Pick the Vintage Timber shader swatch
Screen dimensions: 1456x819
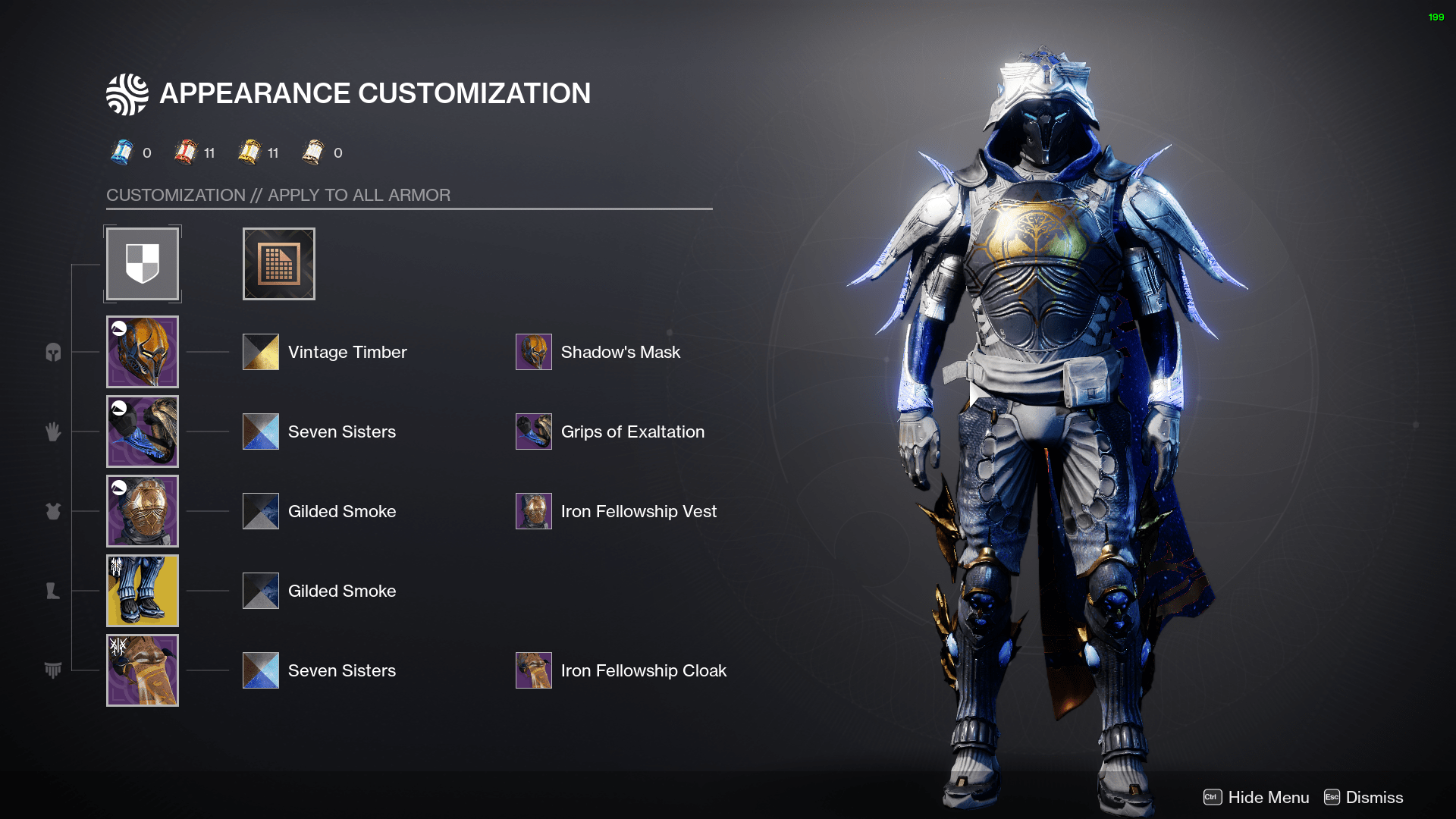pyautogui.click(x=260, y=352)
